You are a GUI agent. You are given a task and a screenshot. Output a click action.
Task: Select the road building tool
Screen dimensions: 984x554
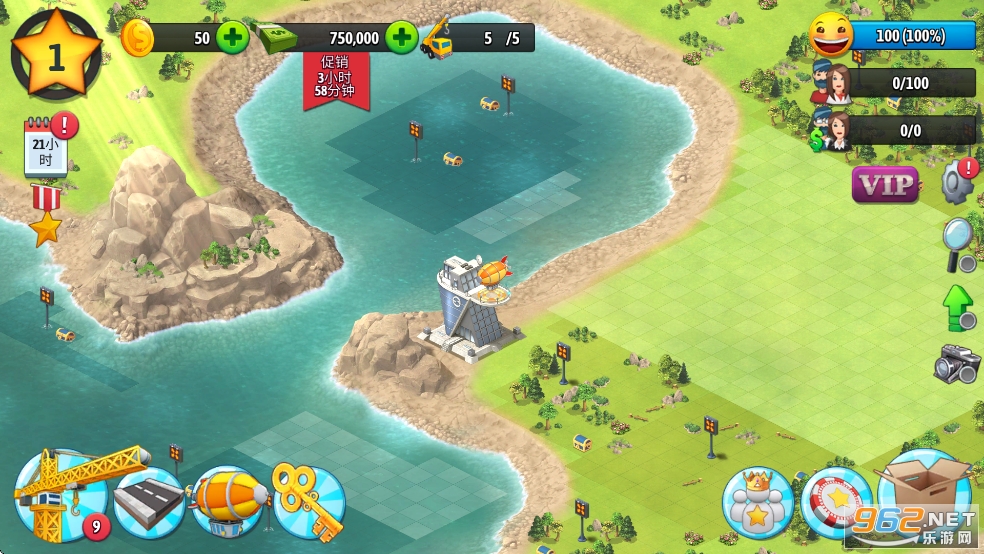pyautogui.click(x=149, y=501)
